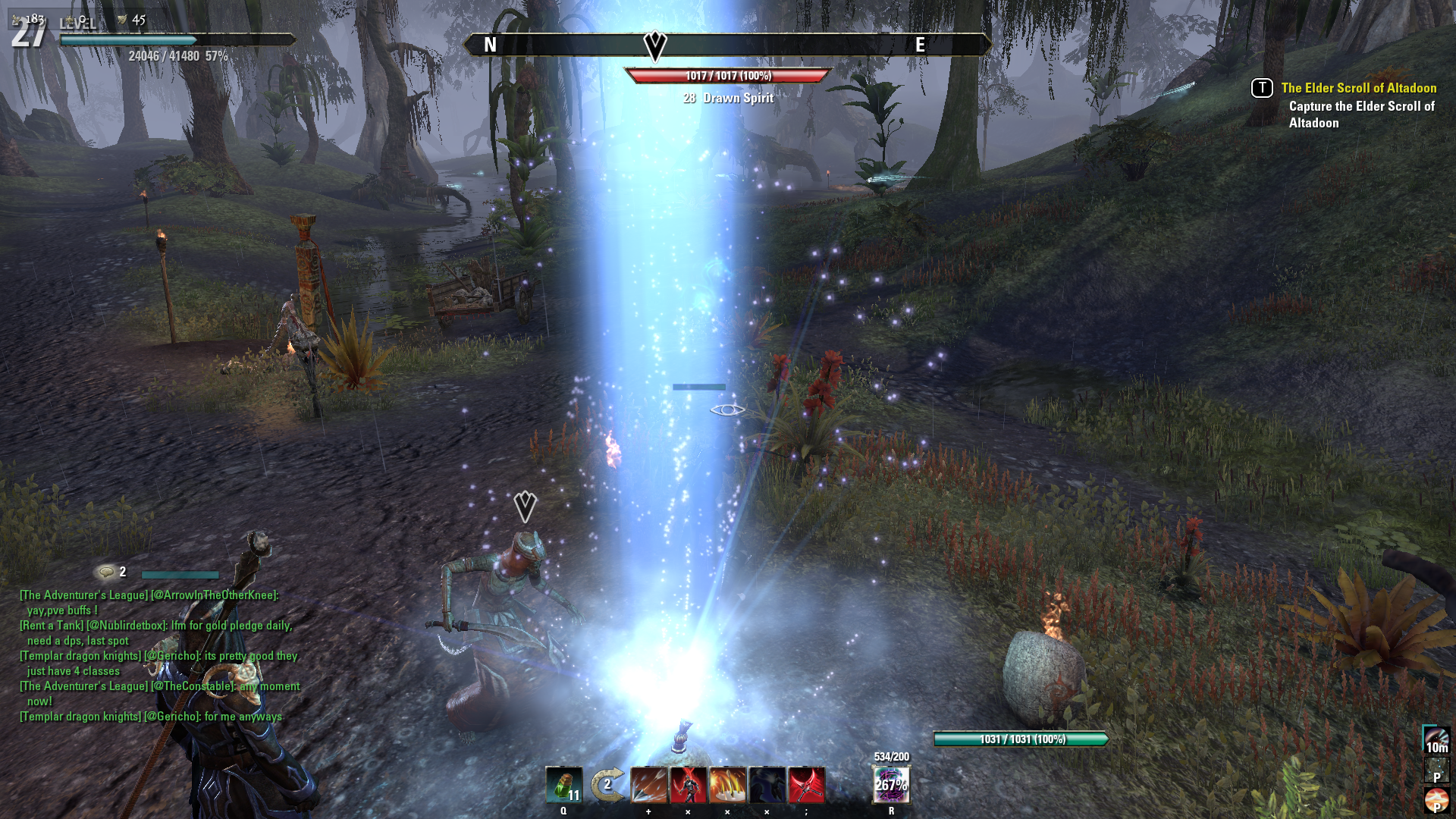Click the red warrior ability icon

tap(690, 786)
